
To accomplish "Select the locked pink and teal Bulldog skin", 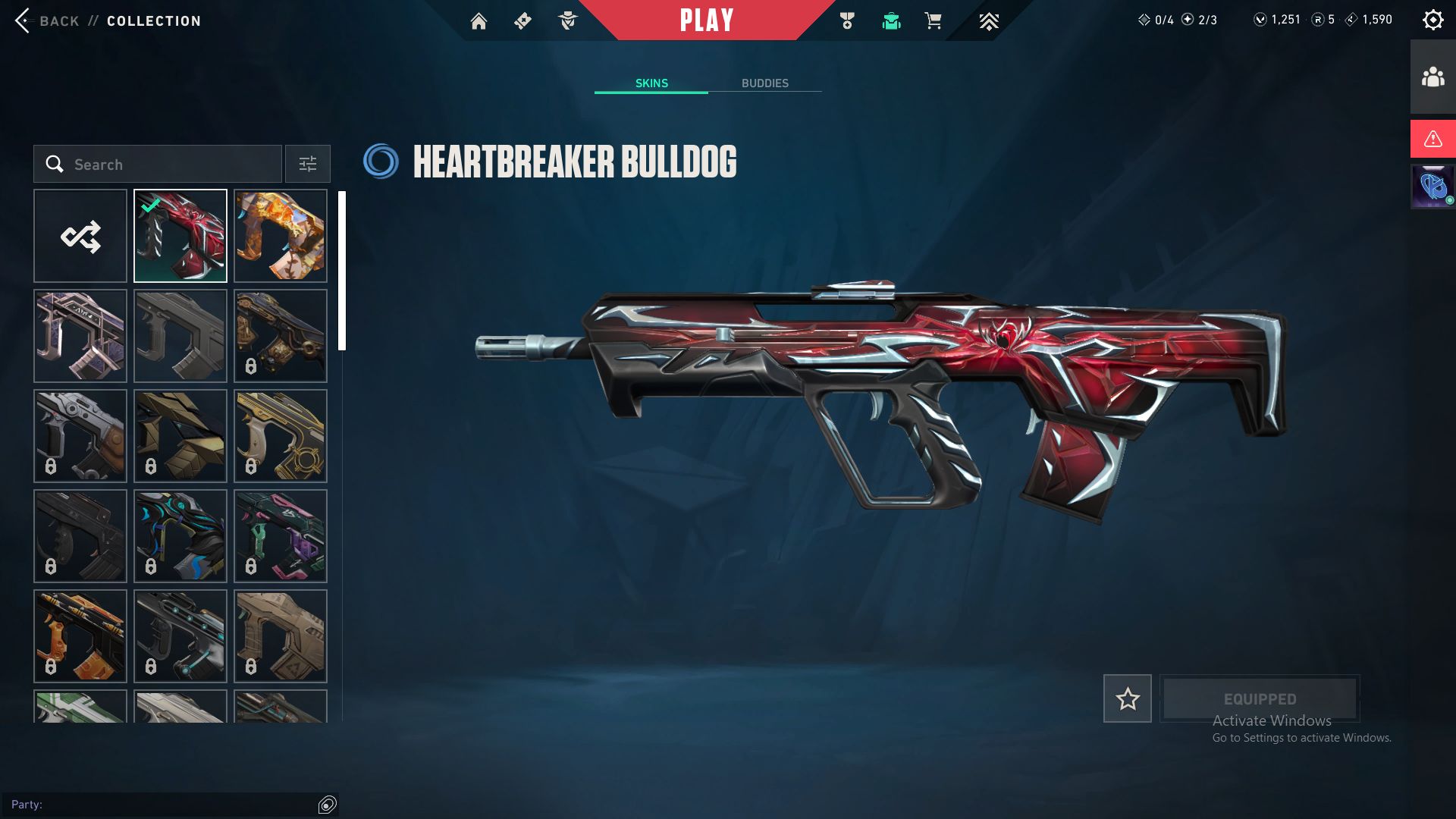I will (281, 536).
